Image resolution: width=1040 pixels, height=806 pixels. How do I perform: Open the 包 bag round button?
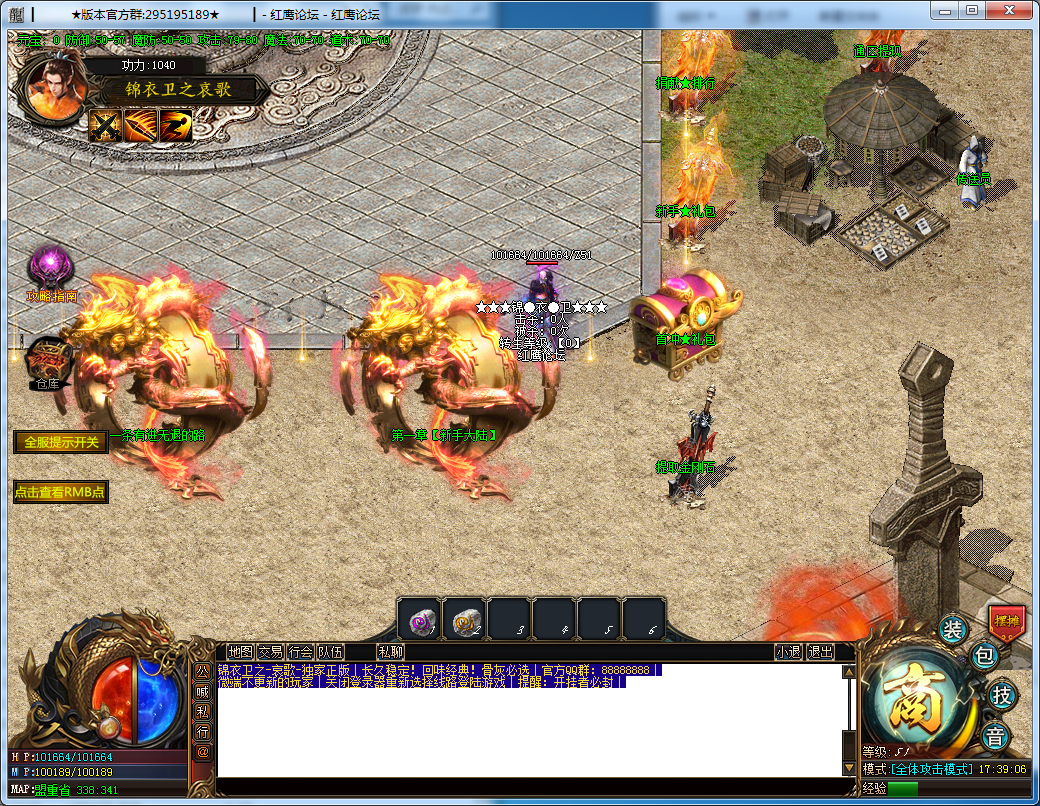pyautogui.click(x=985, y=657)
